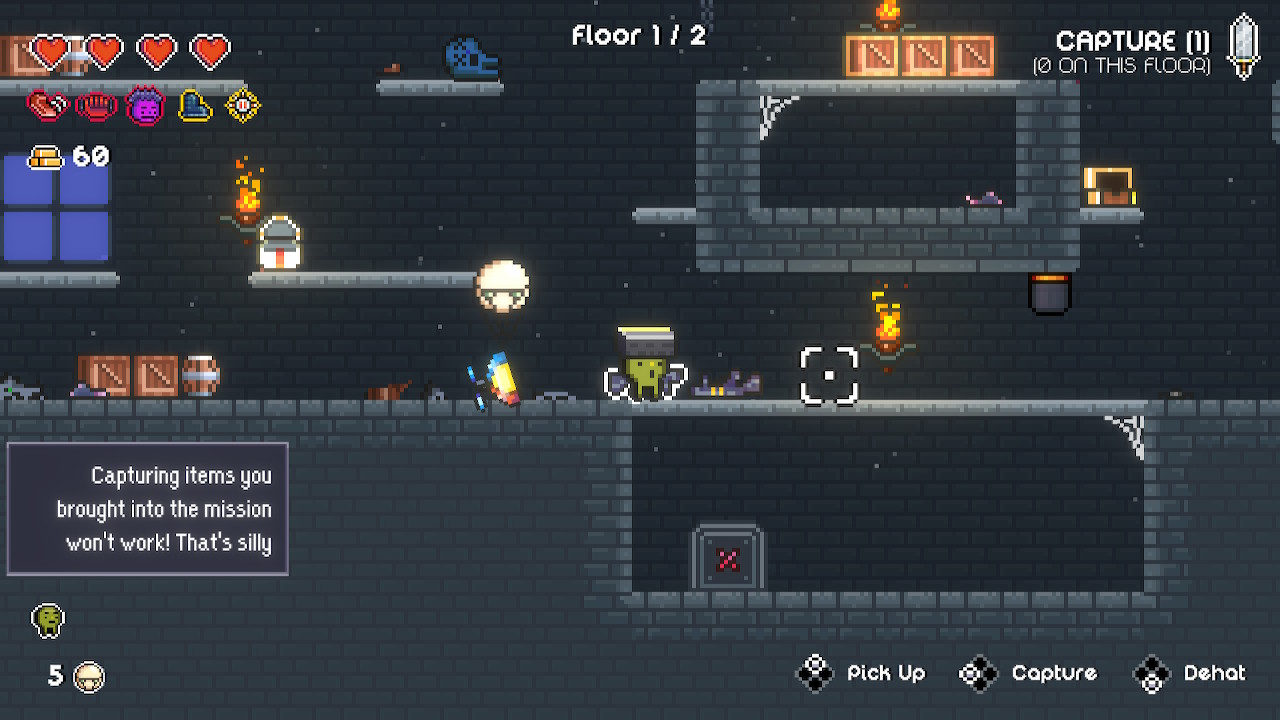Screen dimensions: 1280x720
Task: Select the purple spiky face icon
Action: (145, 105)
